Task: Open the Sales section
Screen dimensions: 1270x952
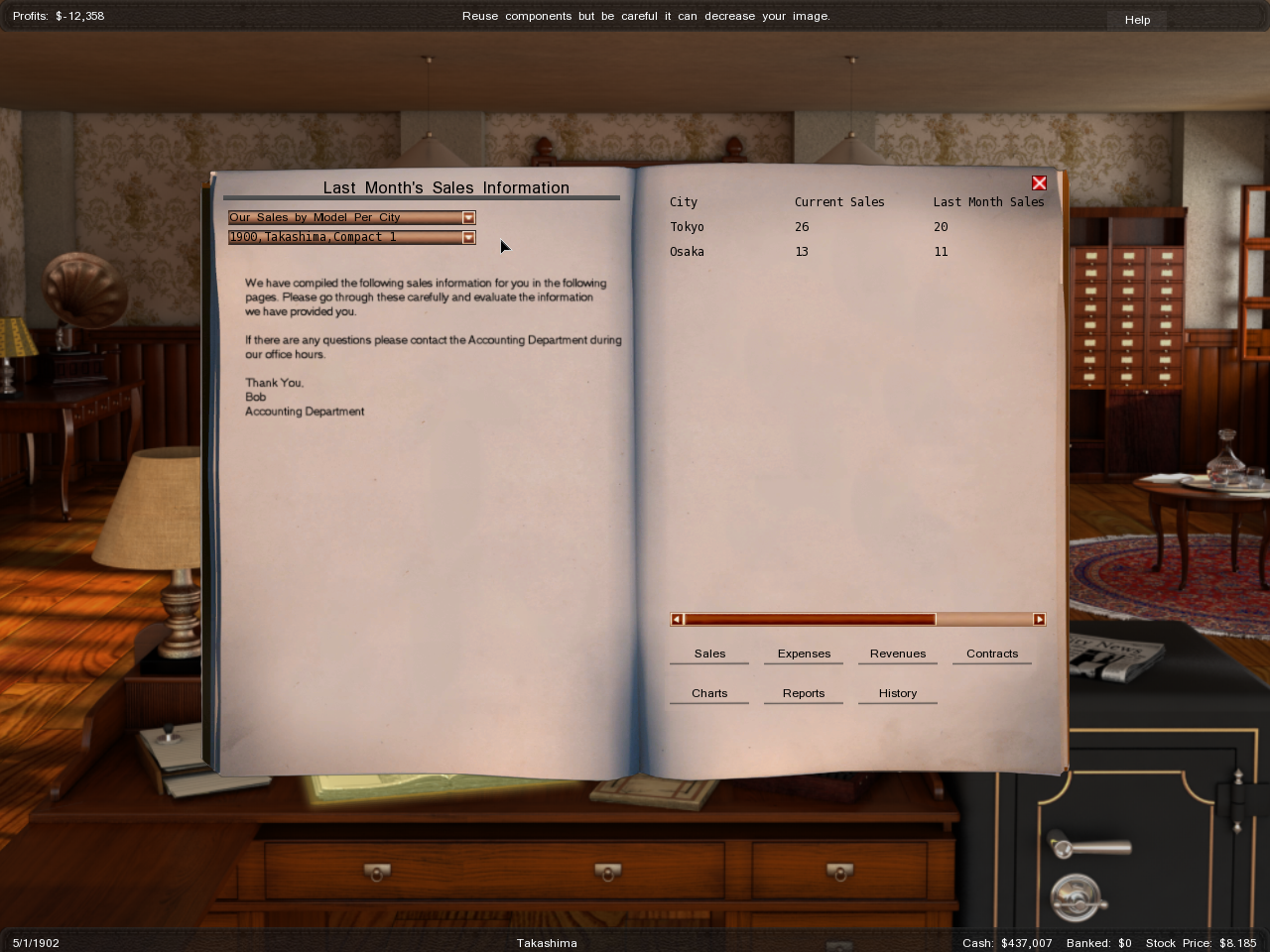Action: [709, 654]
